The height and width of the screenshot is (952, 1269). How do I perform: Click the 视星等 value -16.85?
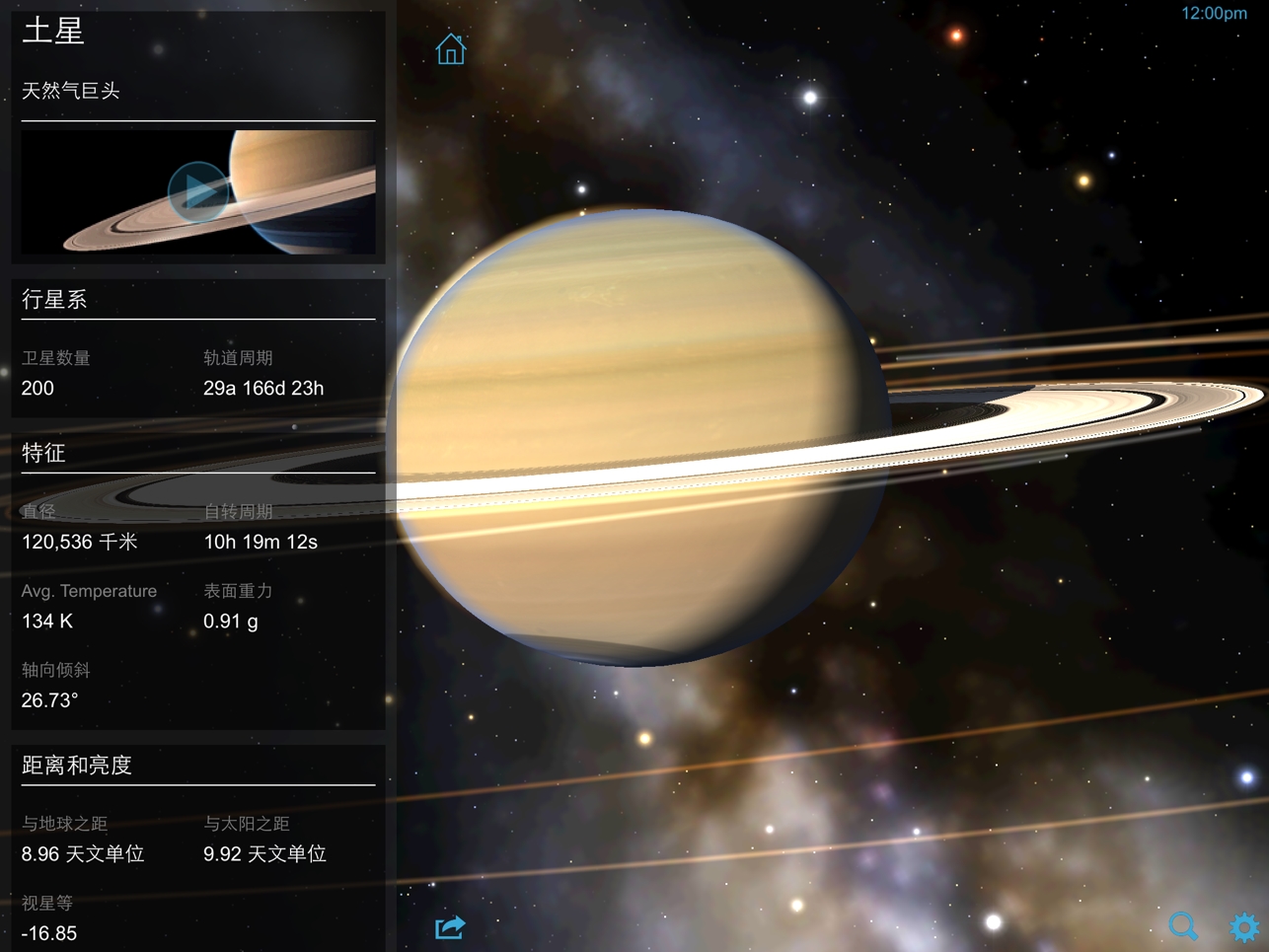click(x=48, y=932)
